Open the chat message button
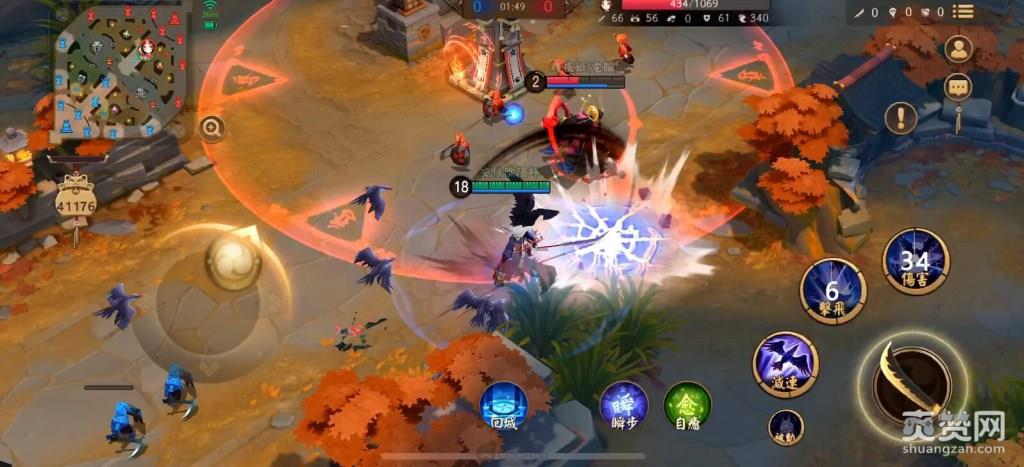Viewport: 1024px width, 467px height. tap(959, 88)
